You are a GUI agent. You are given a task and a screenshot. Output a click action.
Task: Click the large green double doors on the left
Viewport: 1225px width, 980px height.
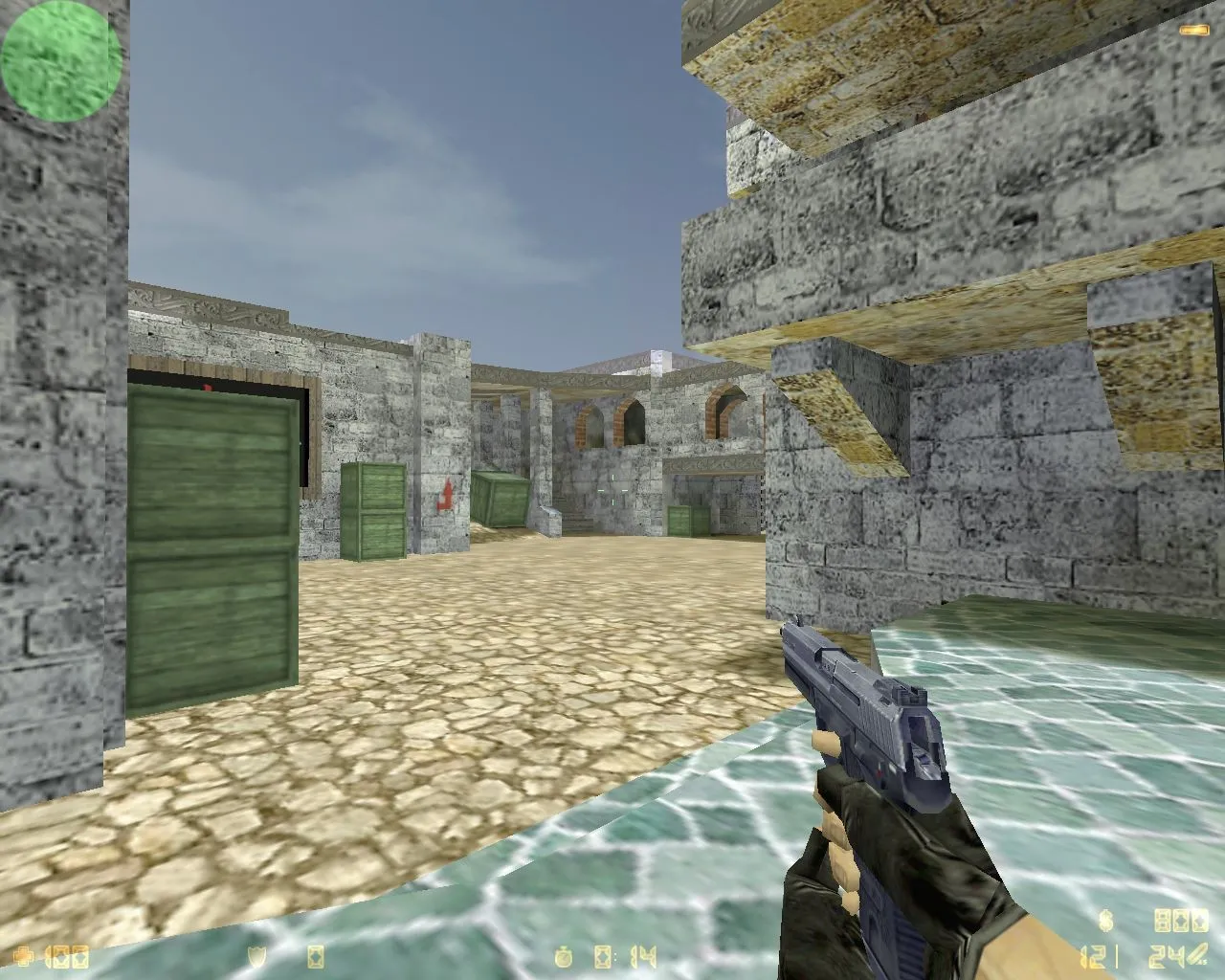click(212, 546)
